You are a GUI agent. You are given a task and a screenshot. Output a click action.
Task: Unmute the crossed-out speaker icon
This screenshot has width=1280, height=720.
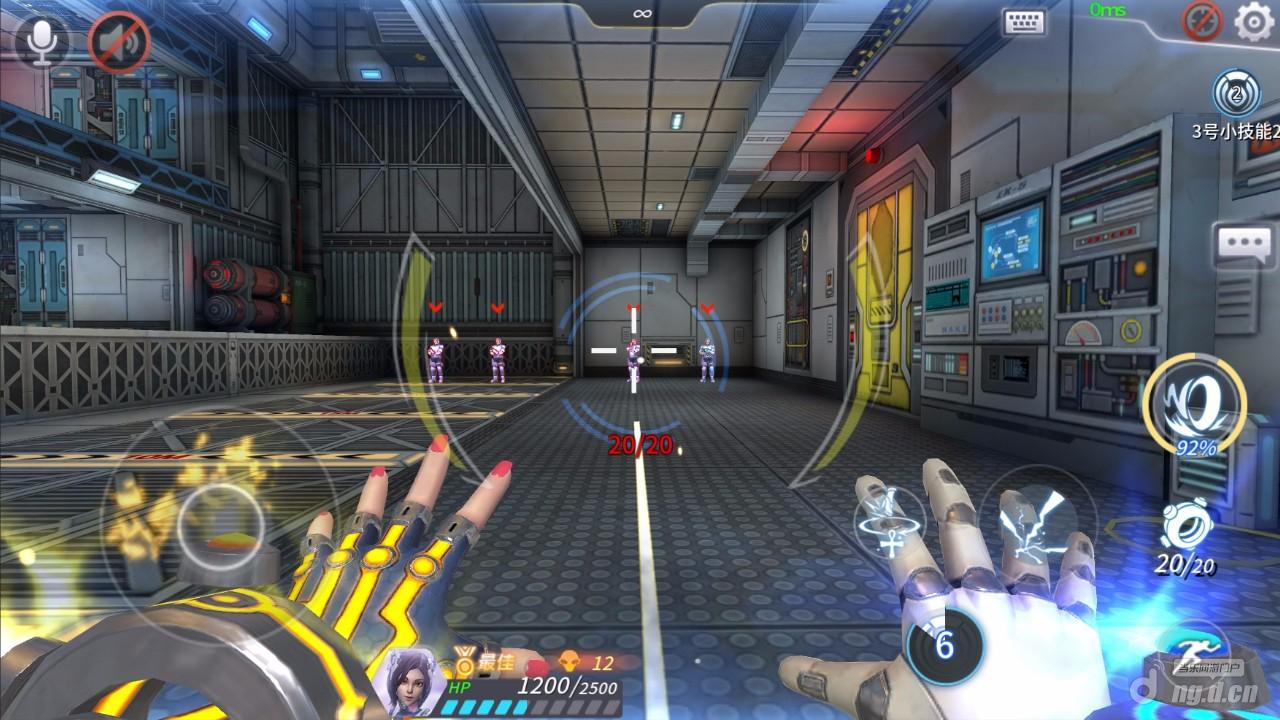click(119, 42)
